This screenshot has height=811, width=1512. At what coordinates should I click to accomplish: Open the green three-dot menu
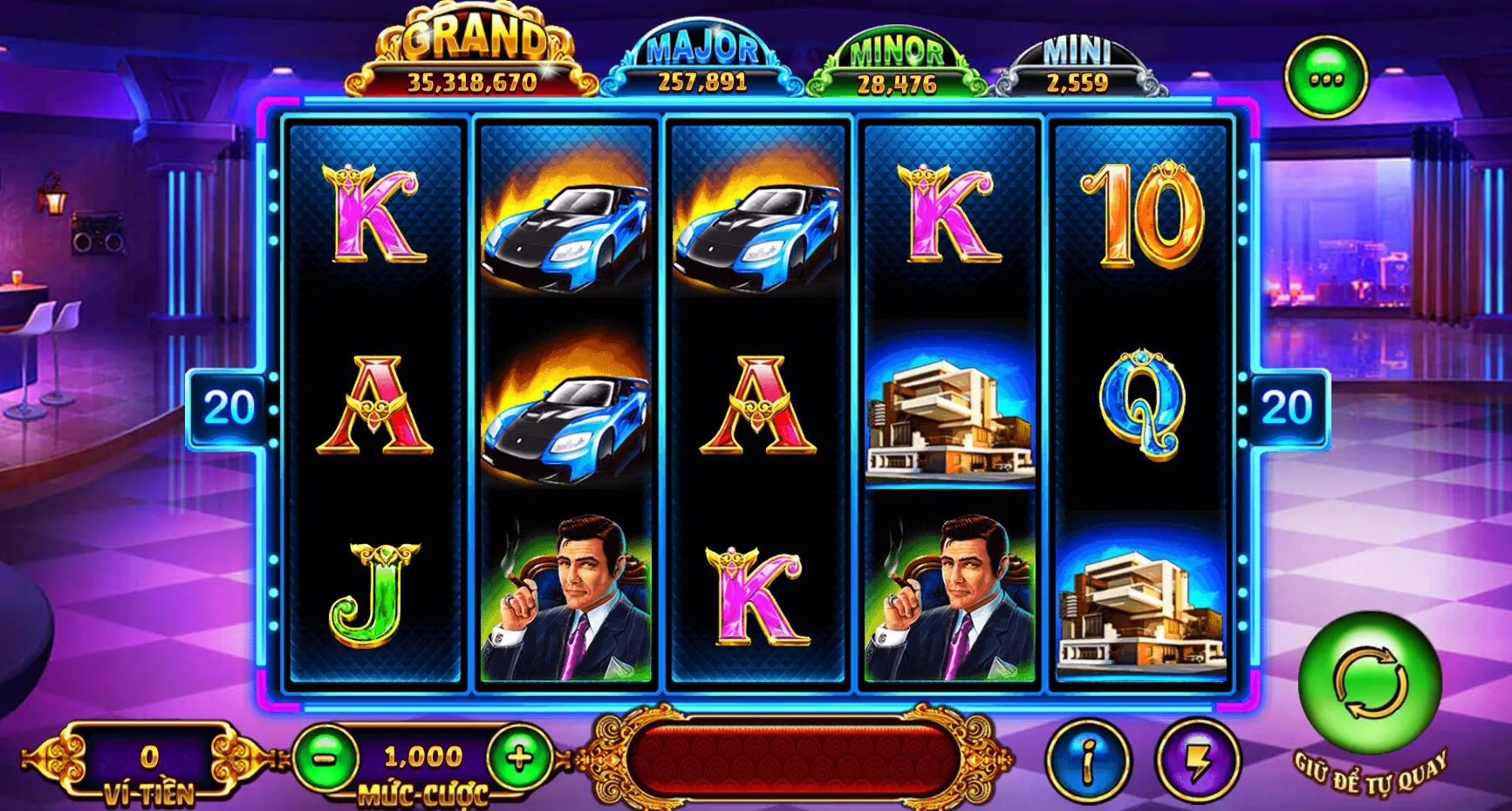point(1326,78)
